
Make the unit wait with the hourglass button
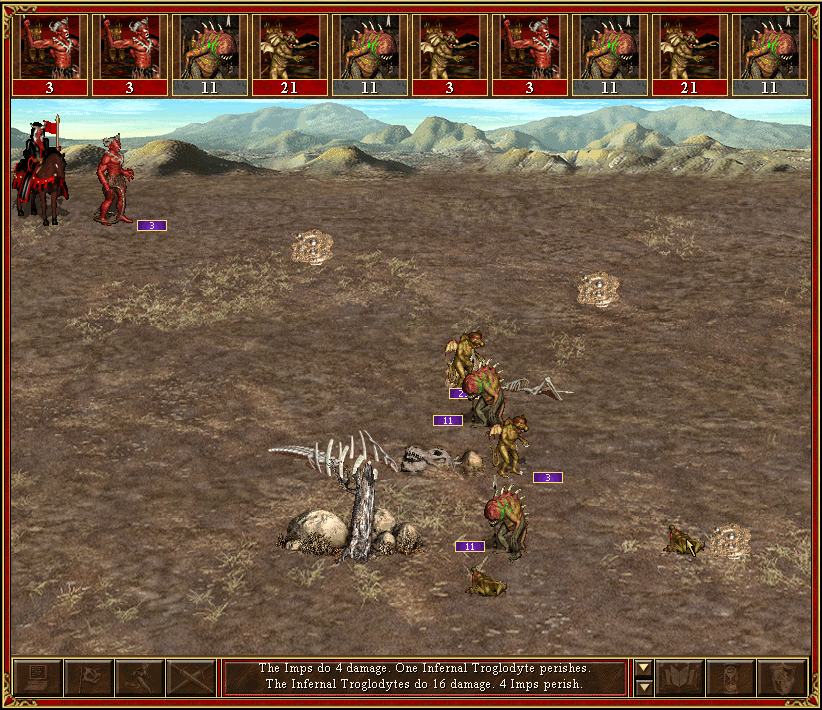(x=731, y=678)
